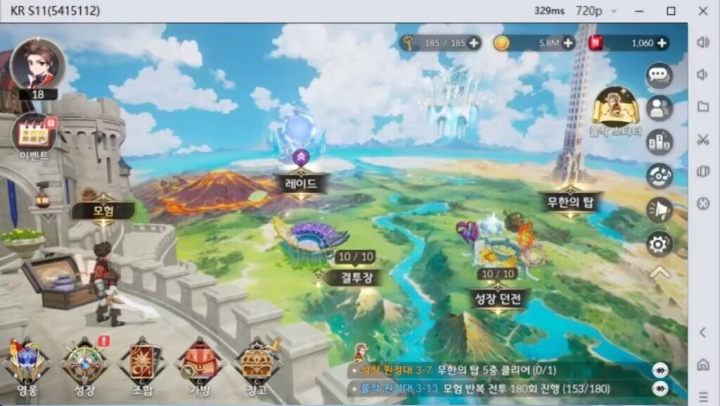Open the gear settings icon
Viewport: 720px width, 406px height.
tap(659, 242)
